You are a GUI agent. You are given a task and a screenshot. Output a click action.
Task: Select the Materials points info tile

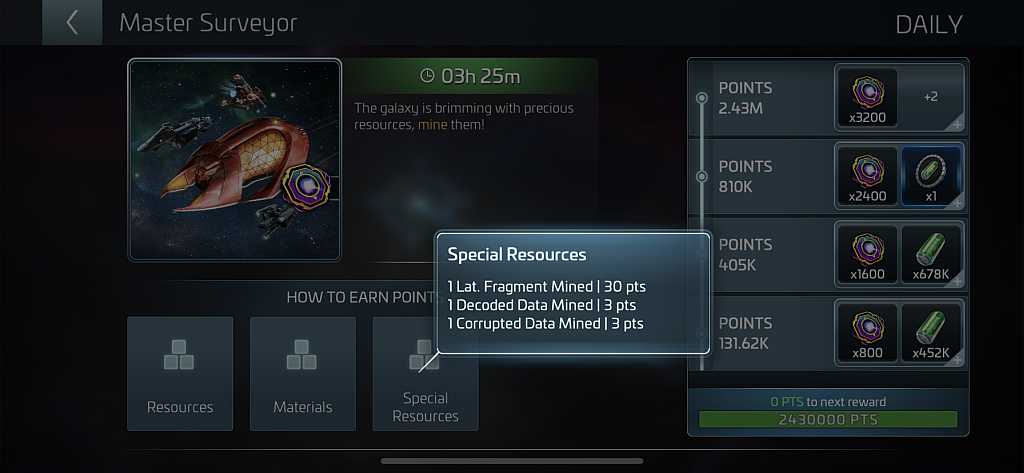[302, 373]
